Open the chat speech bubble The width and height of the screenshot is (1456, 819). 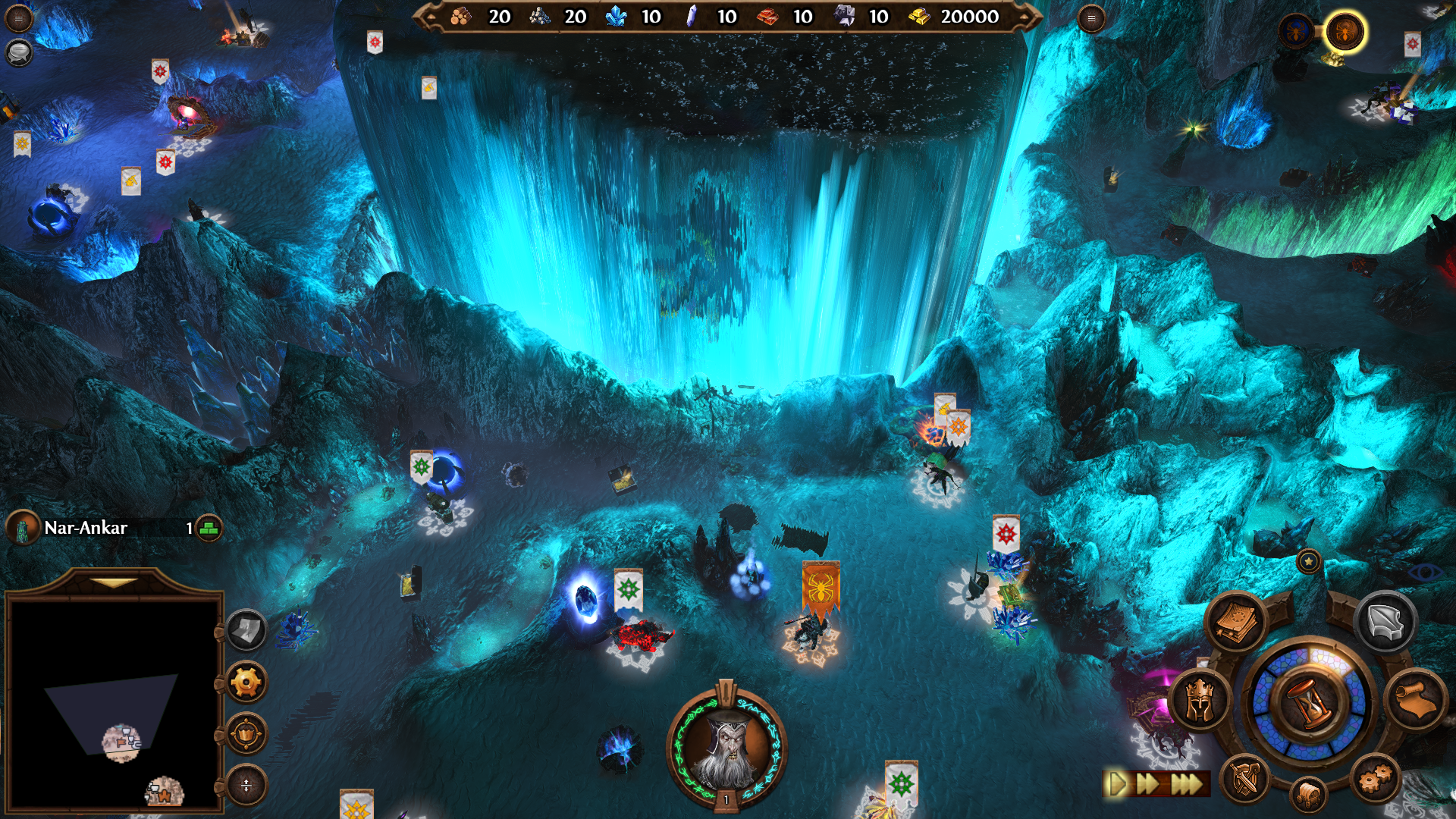click(18, 52)
